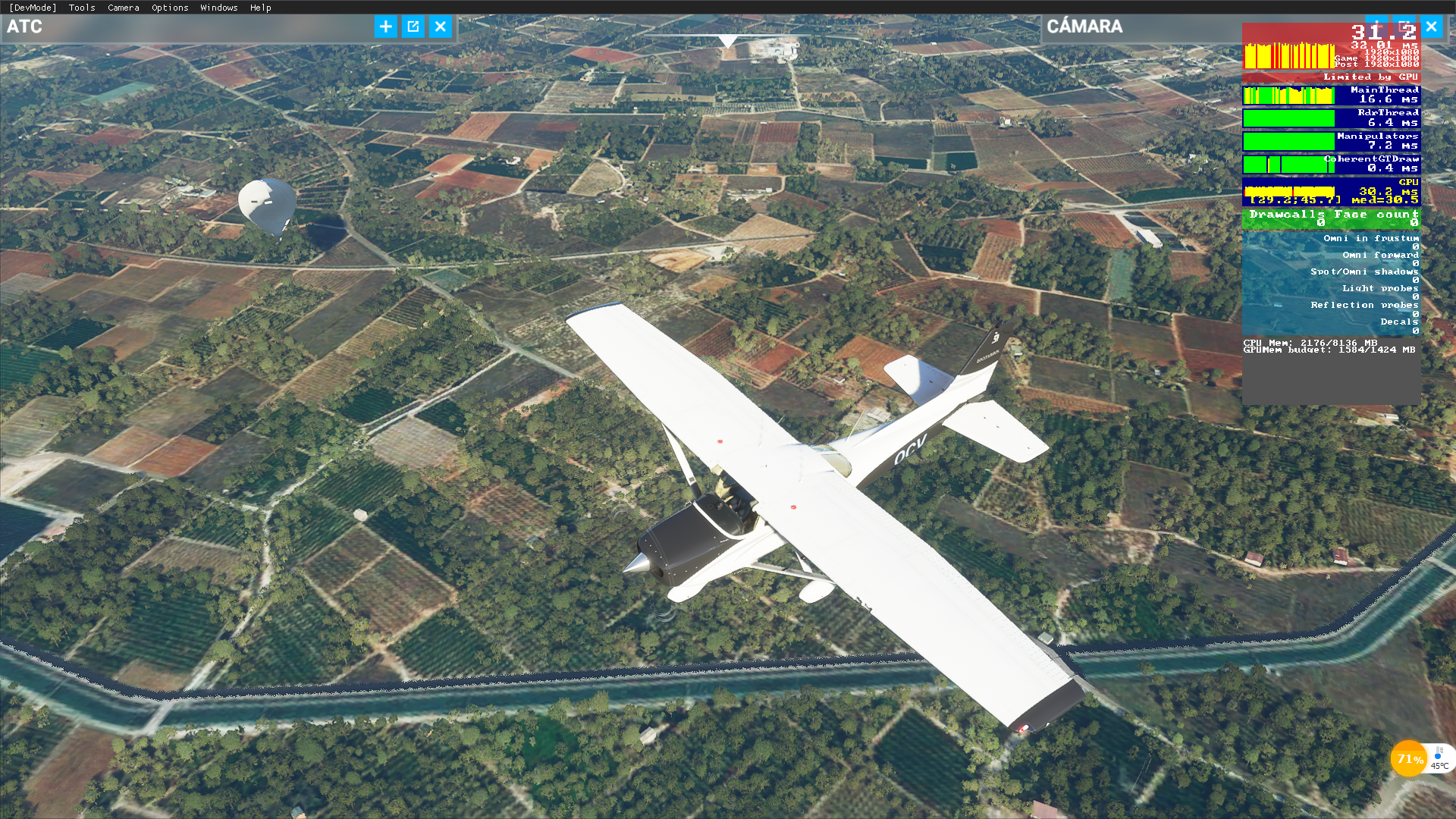Click the plus button on the ATC panel
The height and width of the screenshot is (819, 1456).
click(x=385, y=27)
